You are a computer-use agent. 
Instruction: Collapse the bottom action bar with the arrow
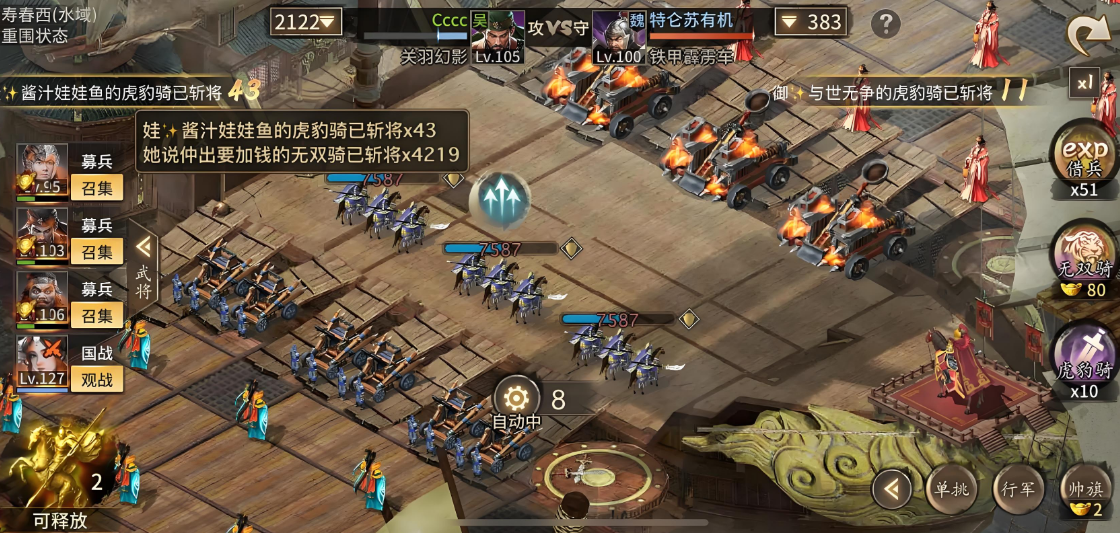891,490
